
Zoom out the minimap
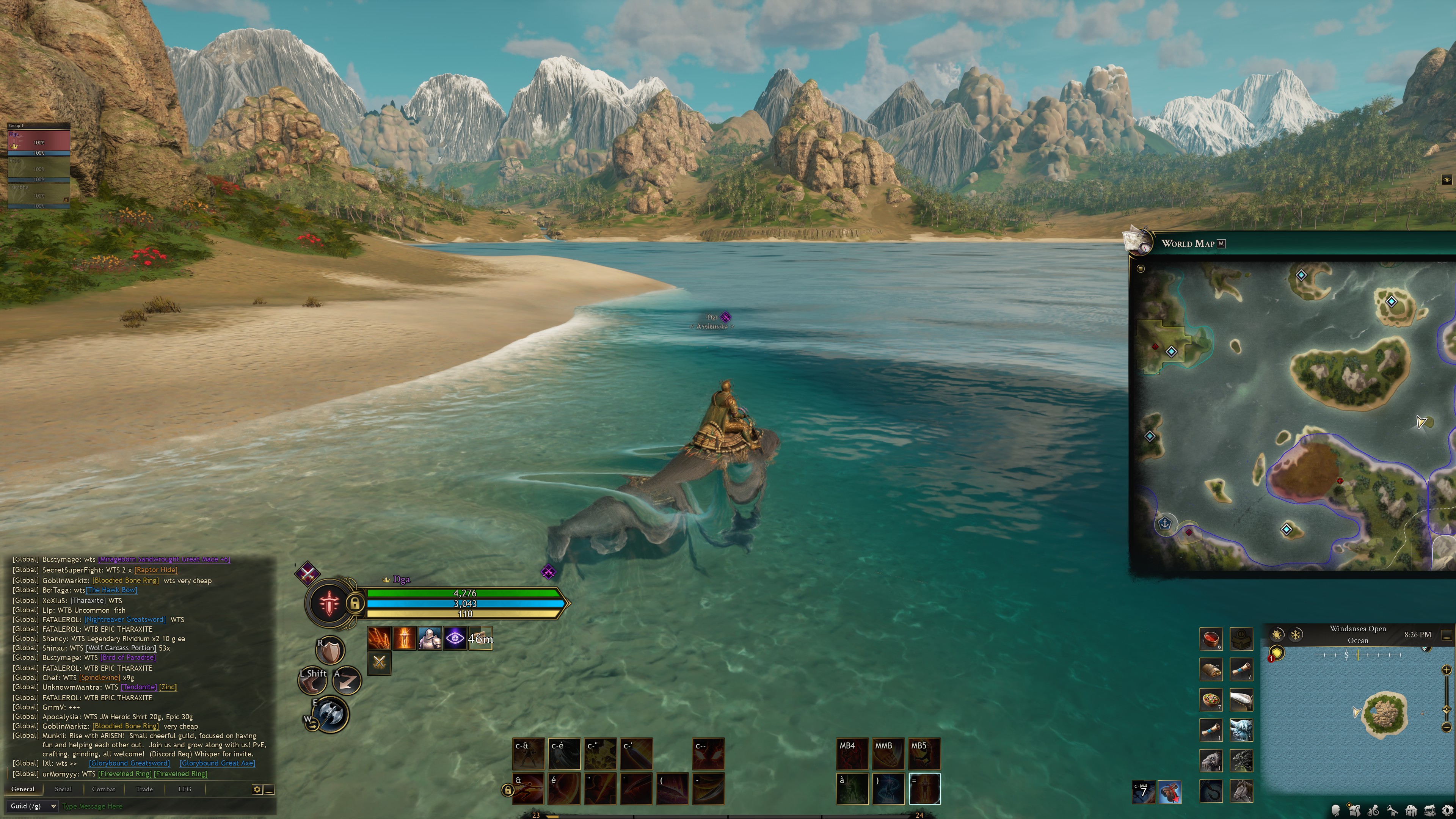point(1447,727)
